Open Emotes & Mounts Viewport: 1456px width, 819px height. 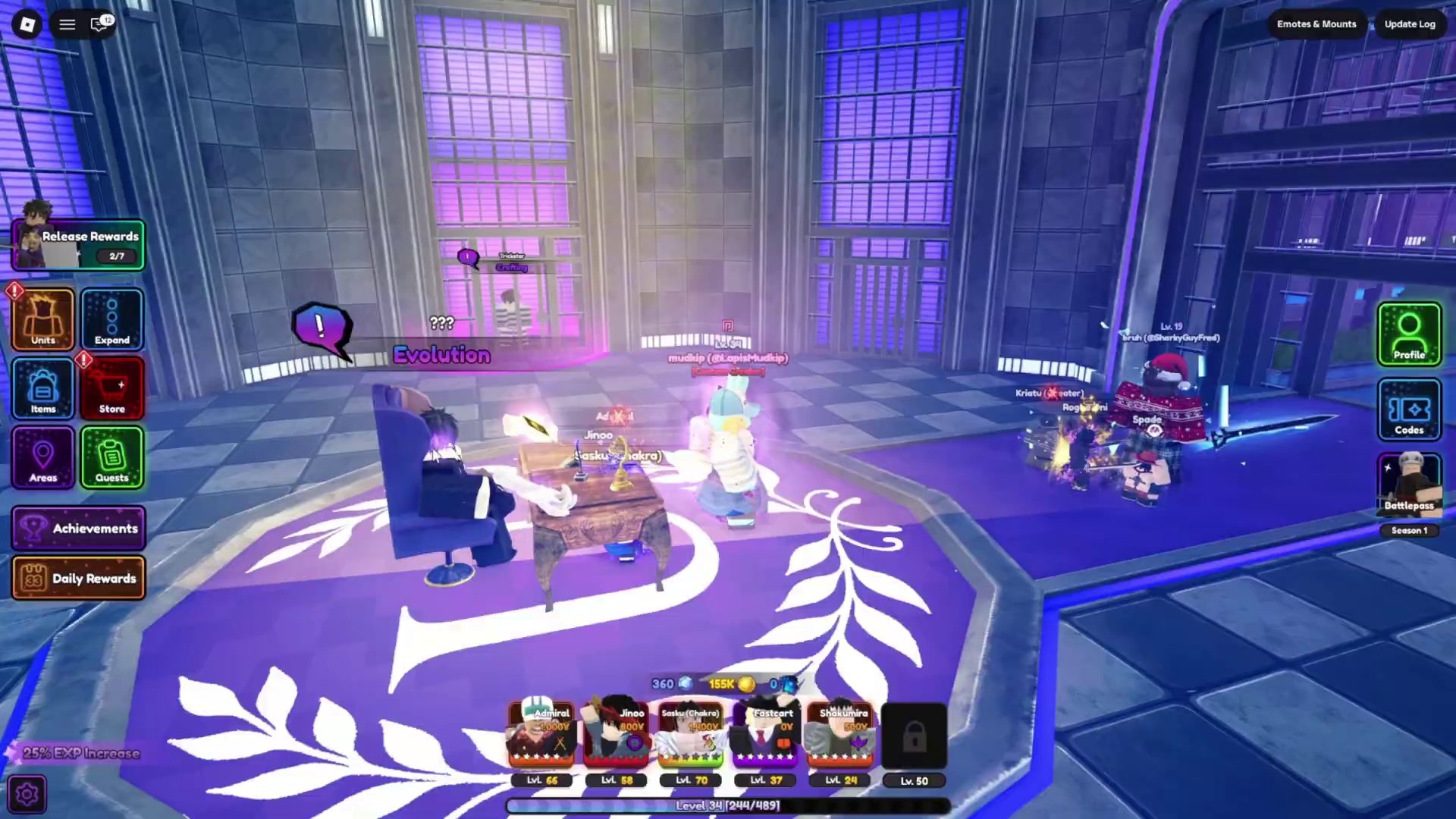coord(1316,24)
